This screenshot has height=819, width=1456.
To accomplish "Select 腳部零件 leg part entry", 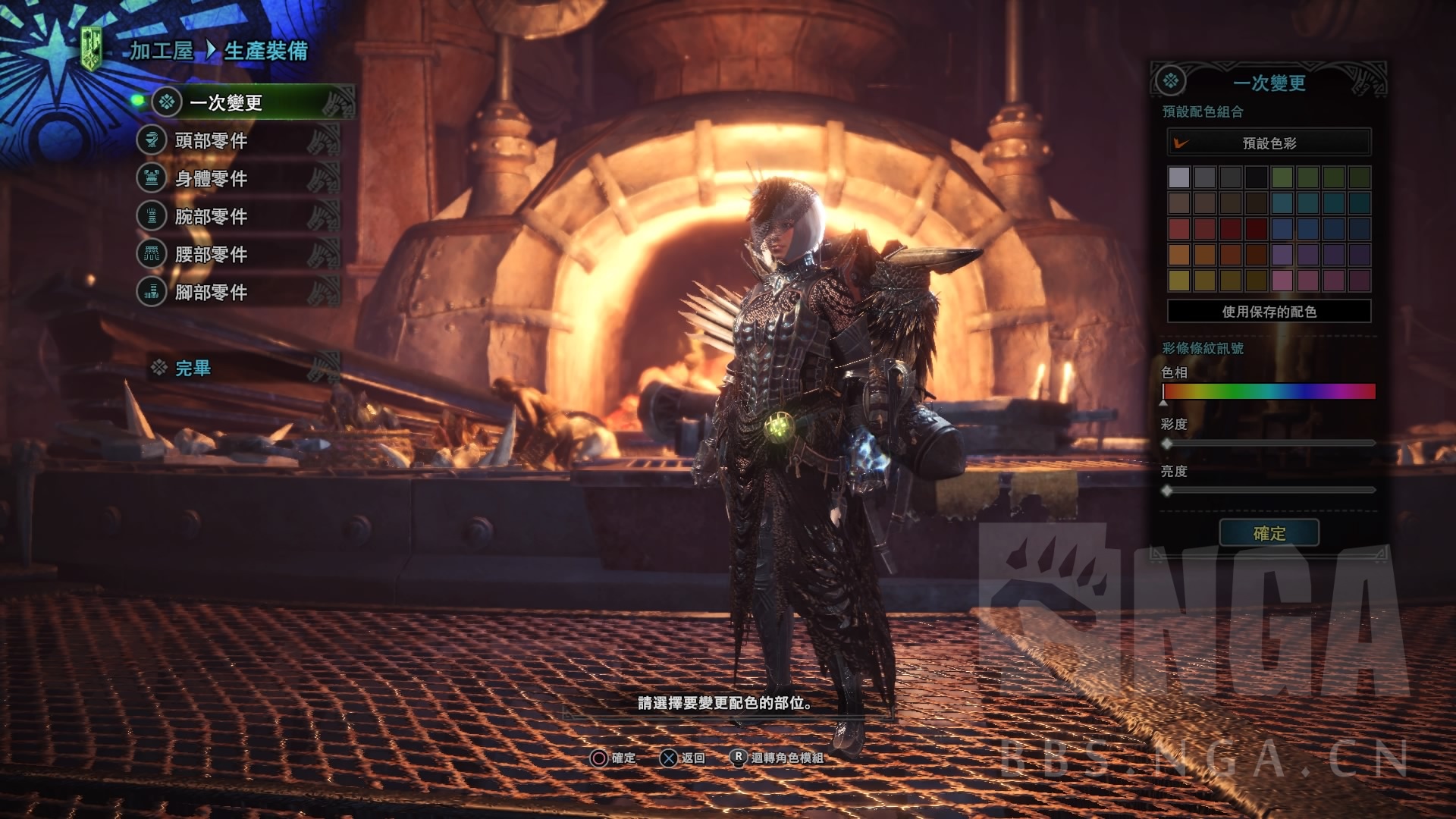I will 211,292.
